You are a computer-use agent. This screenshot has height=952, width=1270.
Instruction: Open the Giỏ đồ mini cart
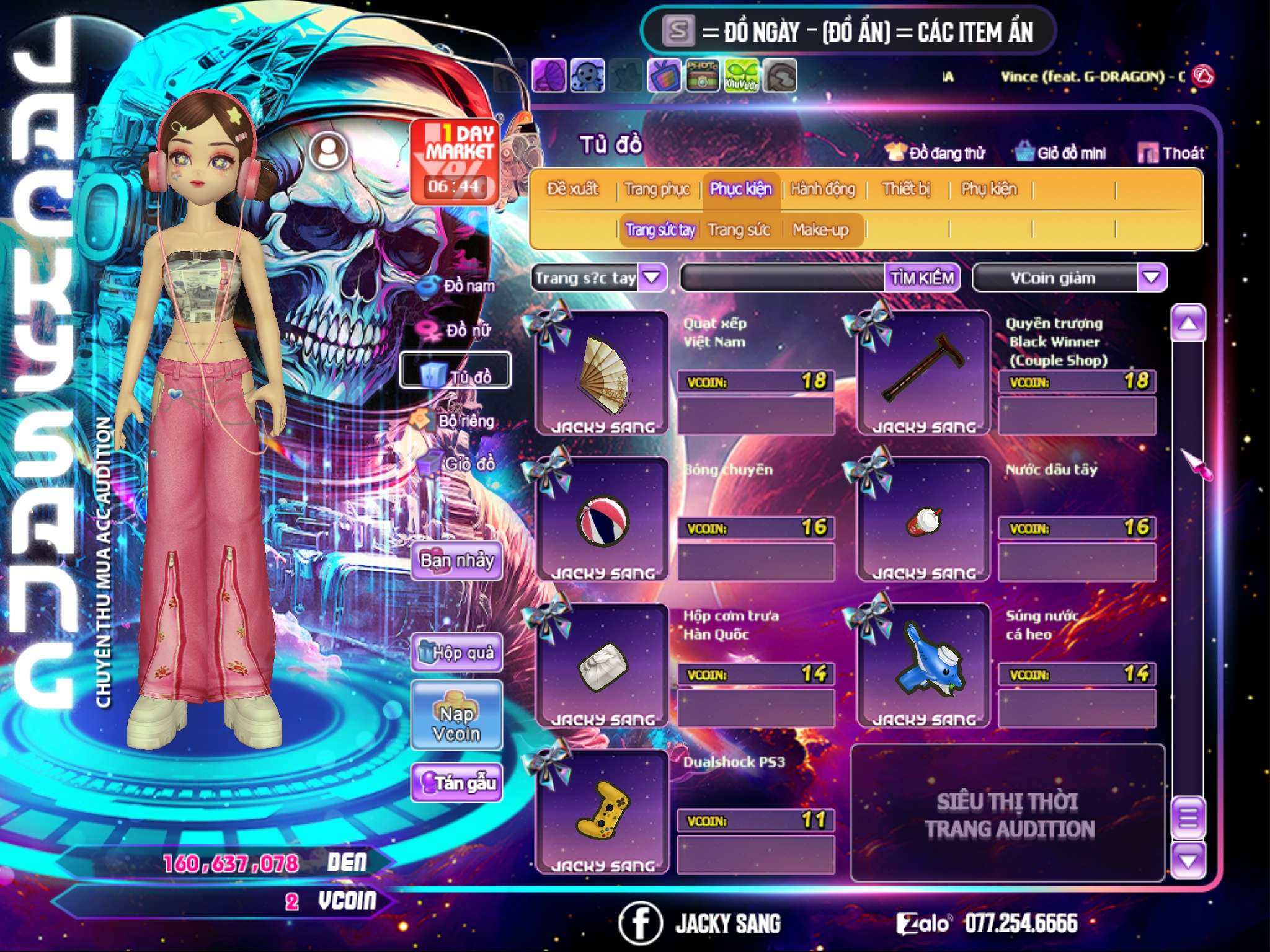point(1060,153)
